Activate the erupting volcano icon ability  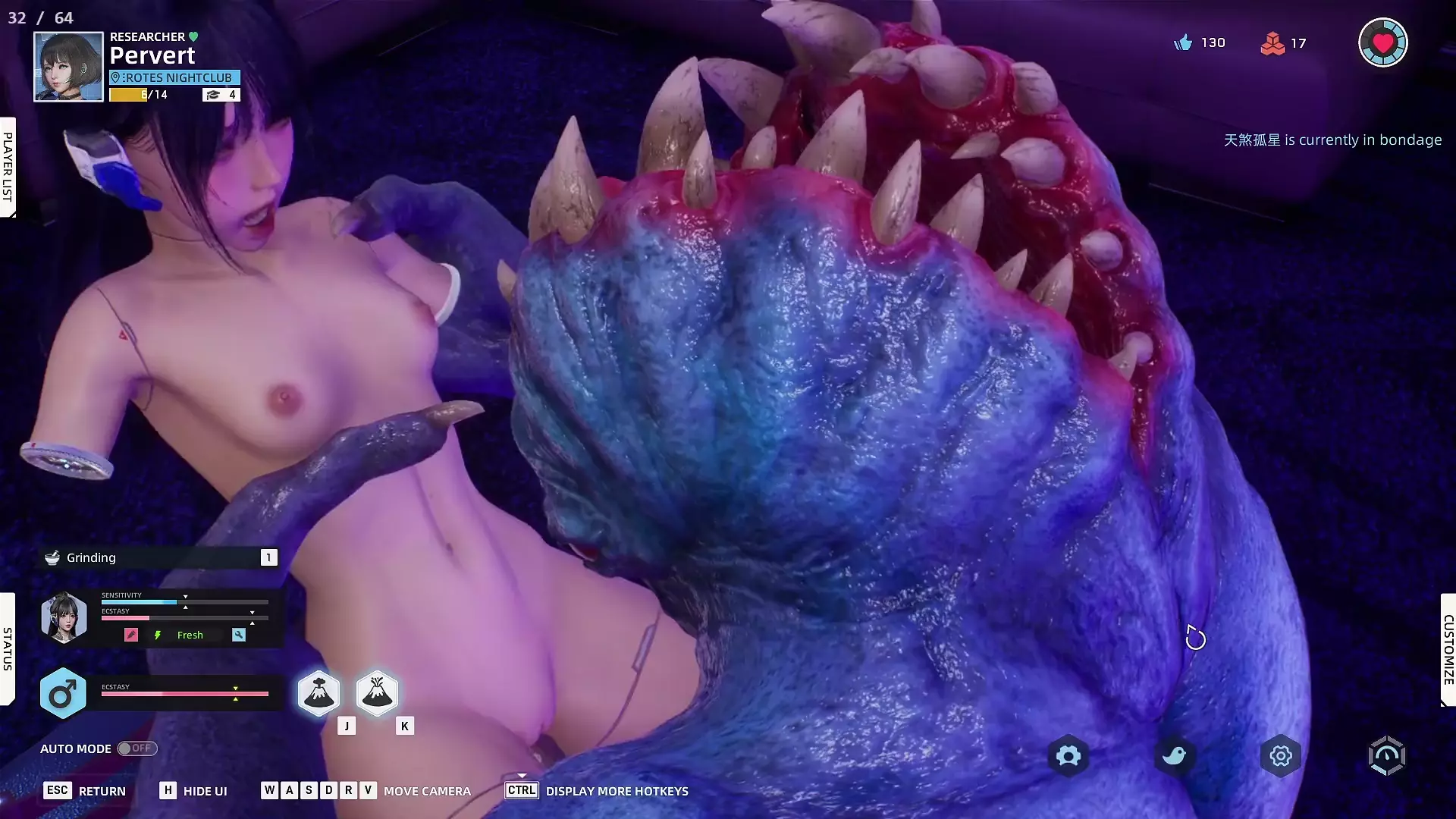click(x=377, y=693)
